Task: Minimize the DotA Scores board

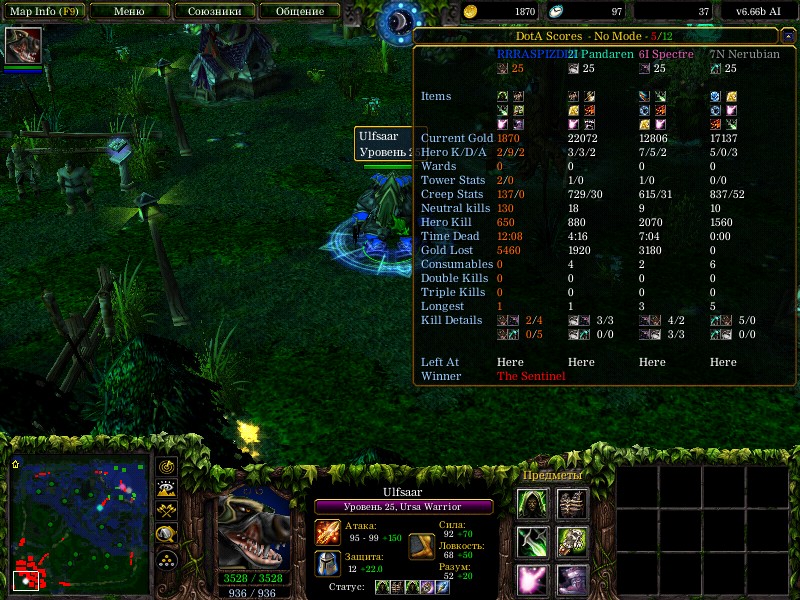Action: coord(788,36)
